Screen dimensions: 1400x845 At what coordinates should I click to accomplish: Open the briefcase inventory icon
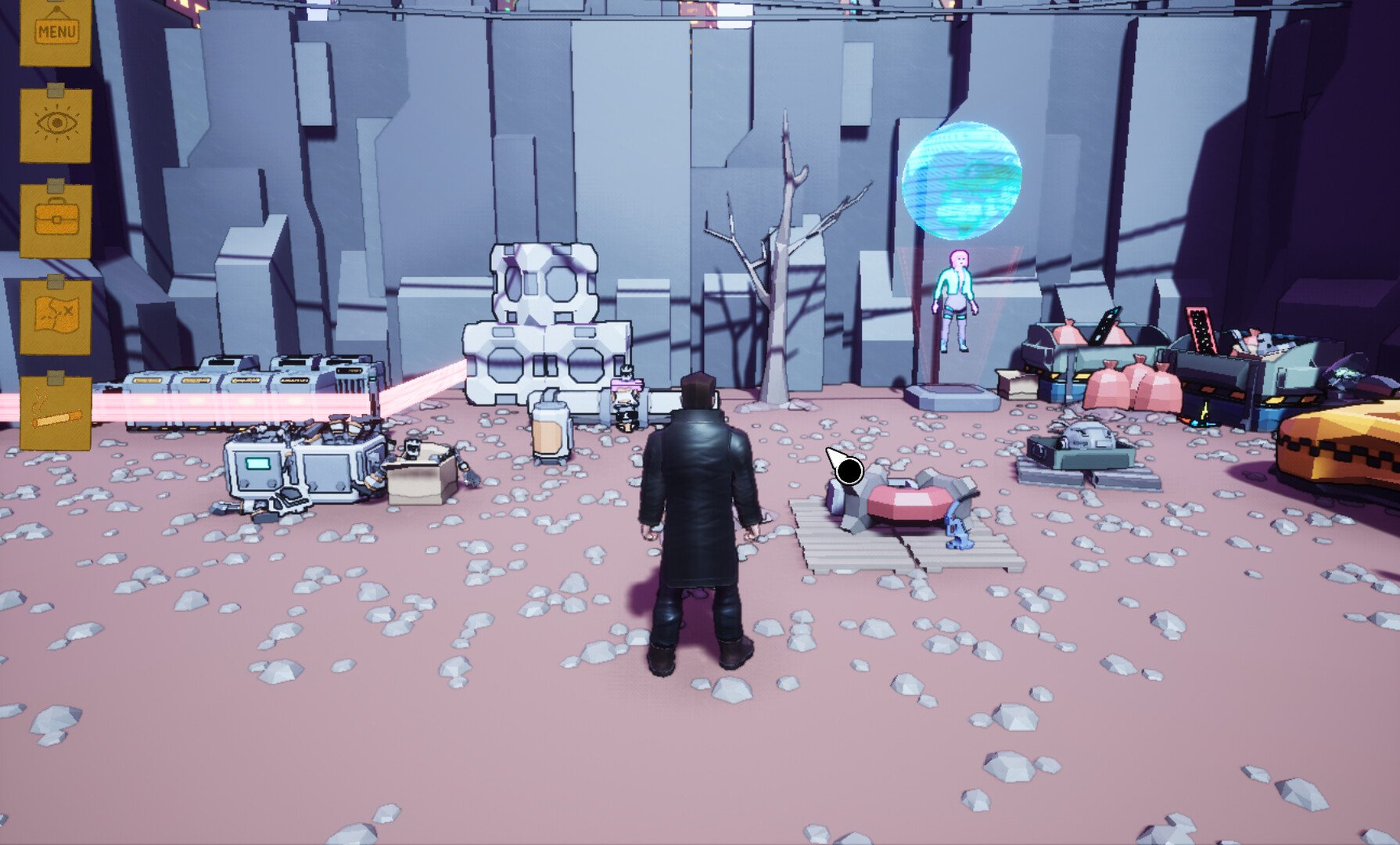pyautogui.click(x=56, y=220)
